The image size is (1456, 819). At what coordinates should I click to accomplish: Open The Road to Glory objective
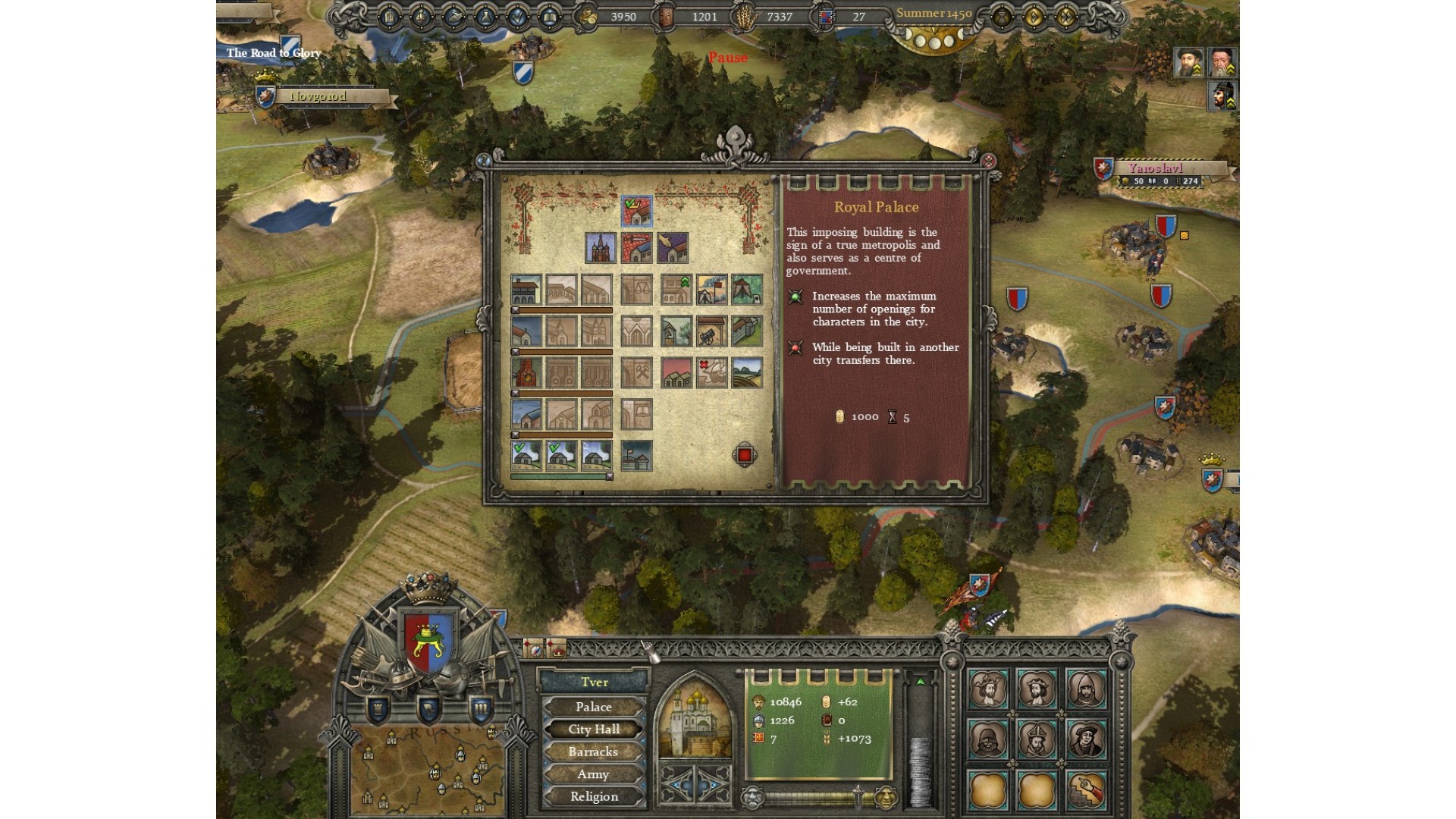coord(273,52)
